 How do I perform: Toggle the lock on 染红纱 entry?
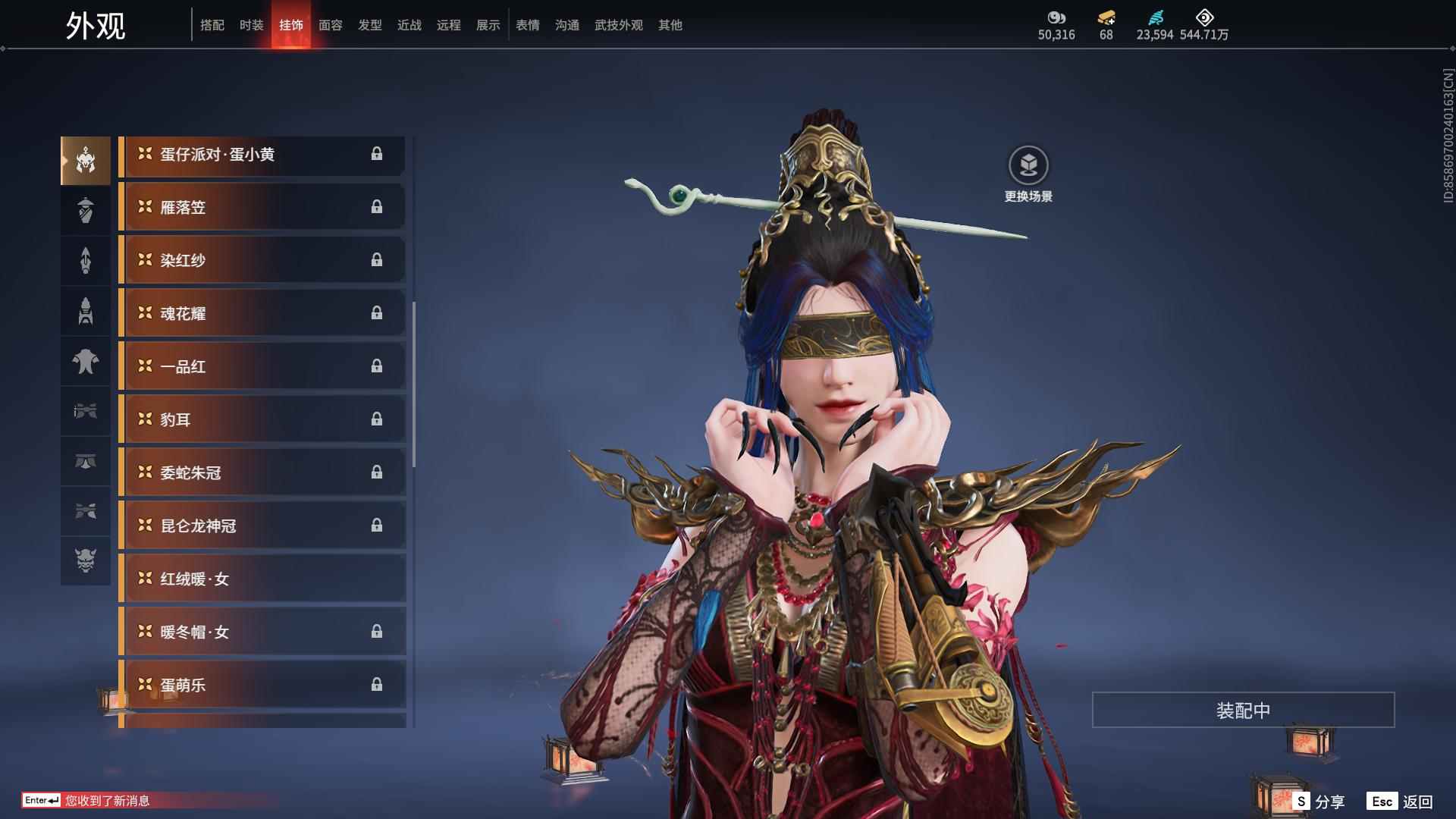pos(378,259)
